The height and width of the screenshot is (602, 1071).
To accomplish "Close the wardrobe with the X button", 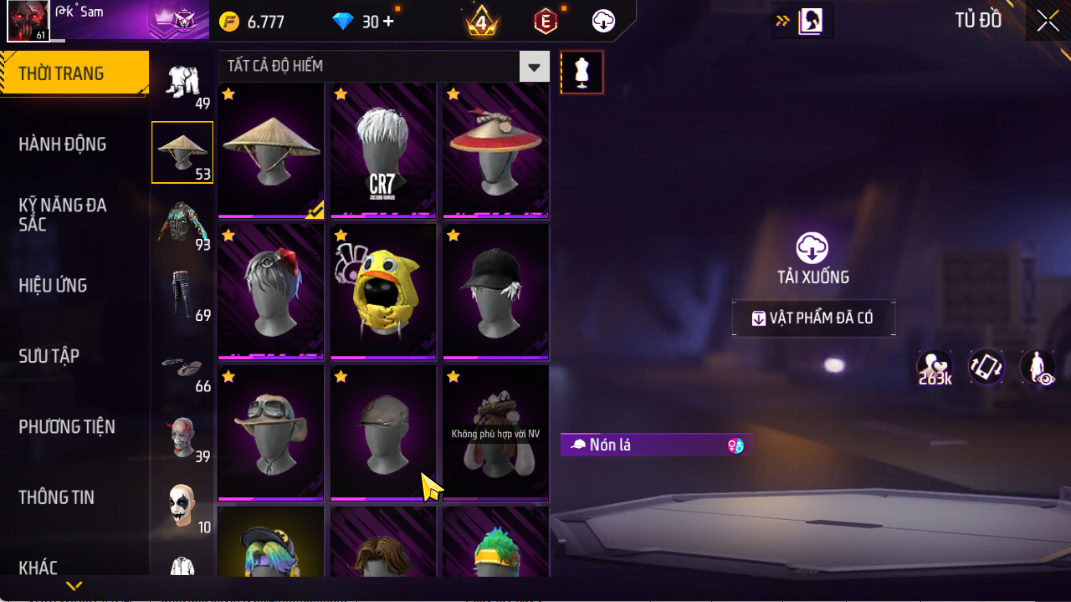I will [1047, 21].
